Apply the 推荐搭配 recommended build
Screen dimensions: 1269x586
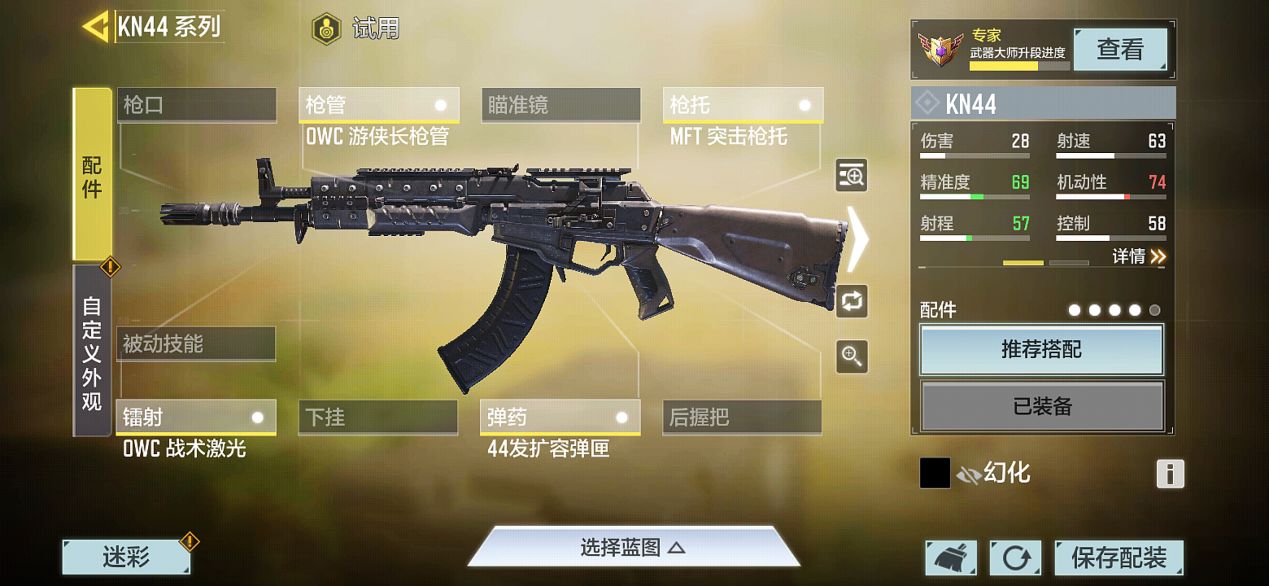tap(1041, 350)
